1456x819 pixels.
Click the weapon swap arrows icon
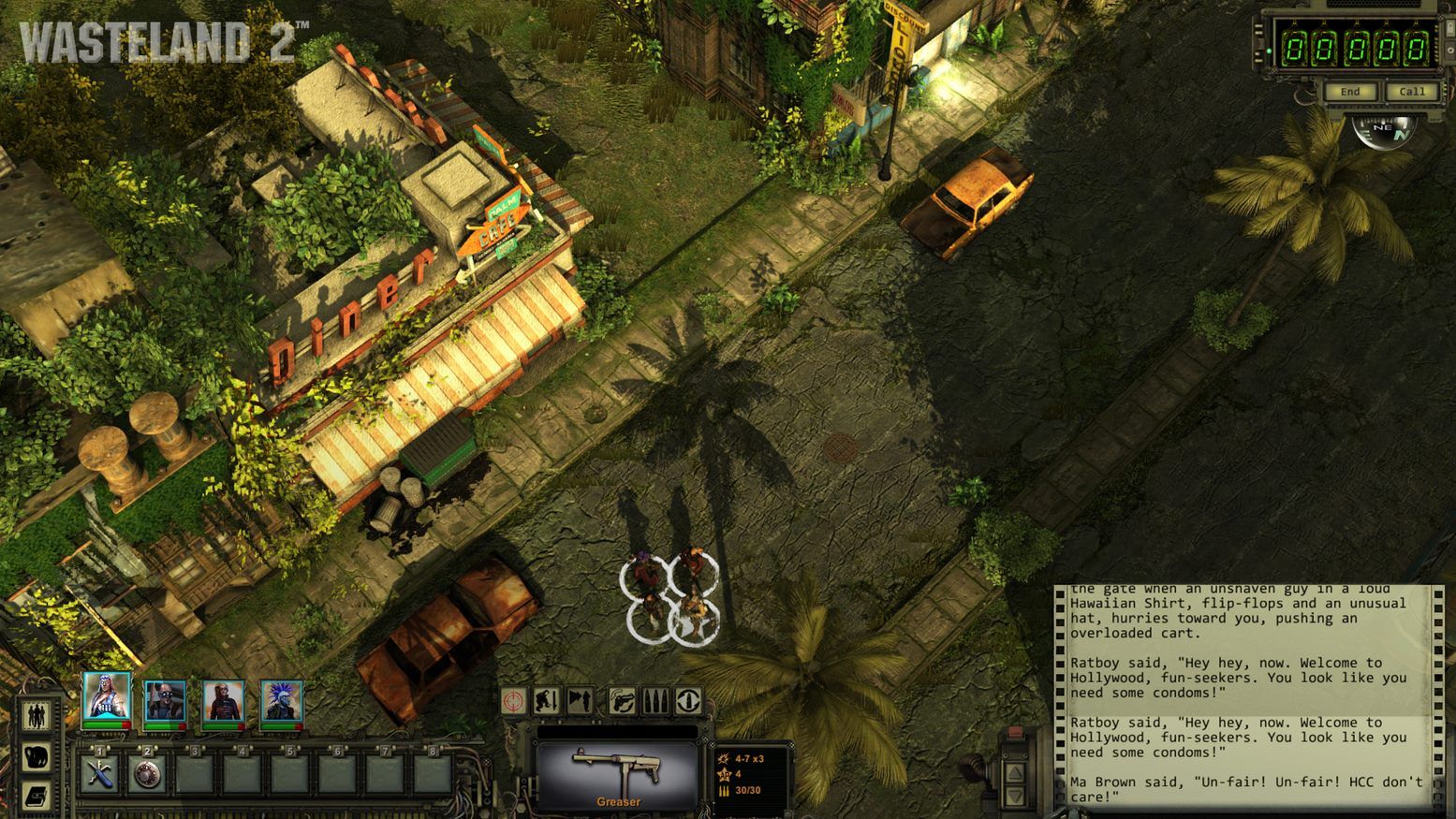click(x=688, y=700)
